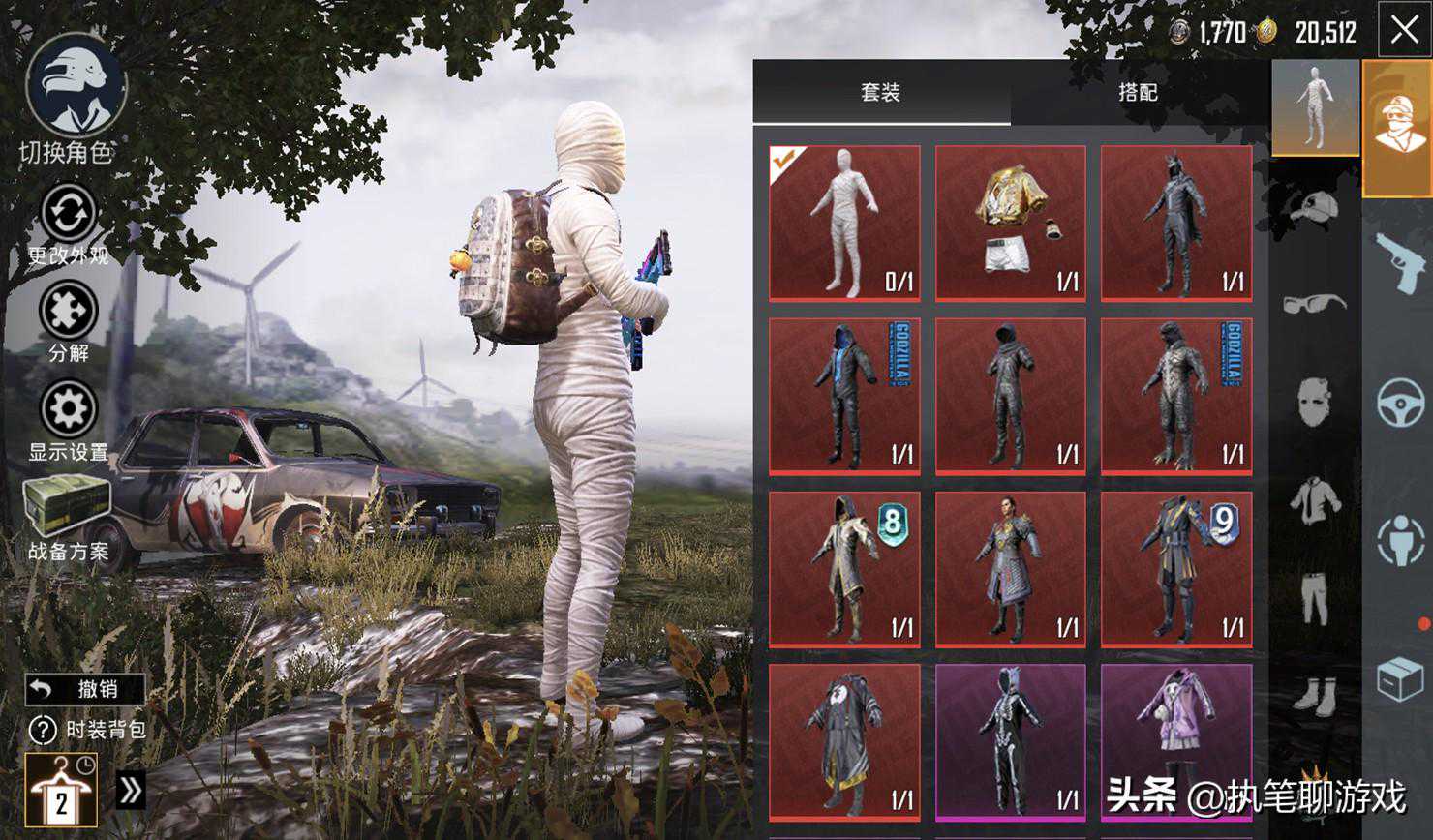Select outfit preset number 2

[60, 790]
